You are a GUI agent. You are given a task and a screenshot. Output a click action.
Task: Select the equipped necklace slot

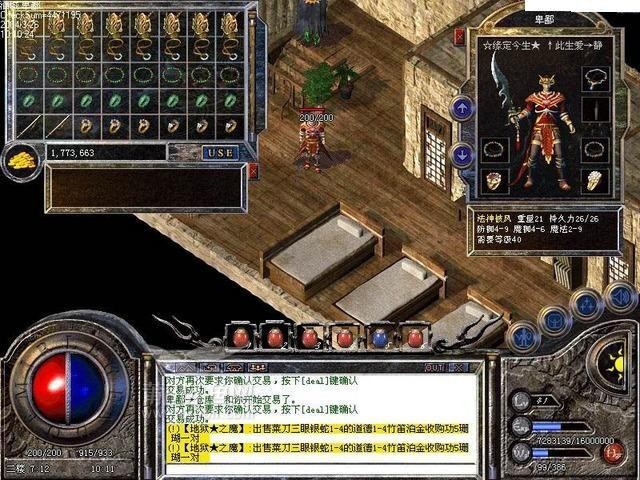pos(596,78)
